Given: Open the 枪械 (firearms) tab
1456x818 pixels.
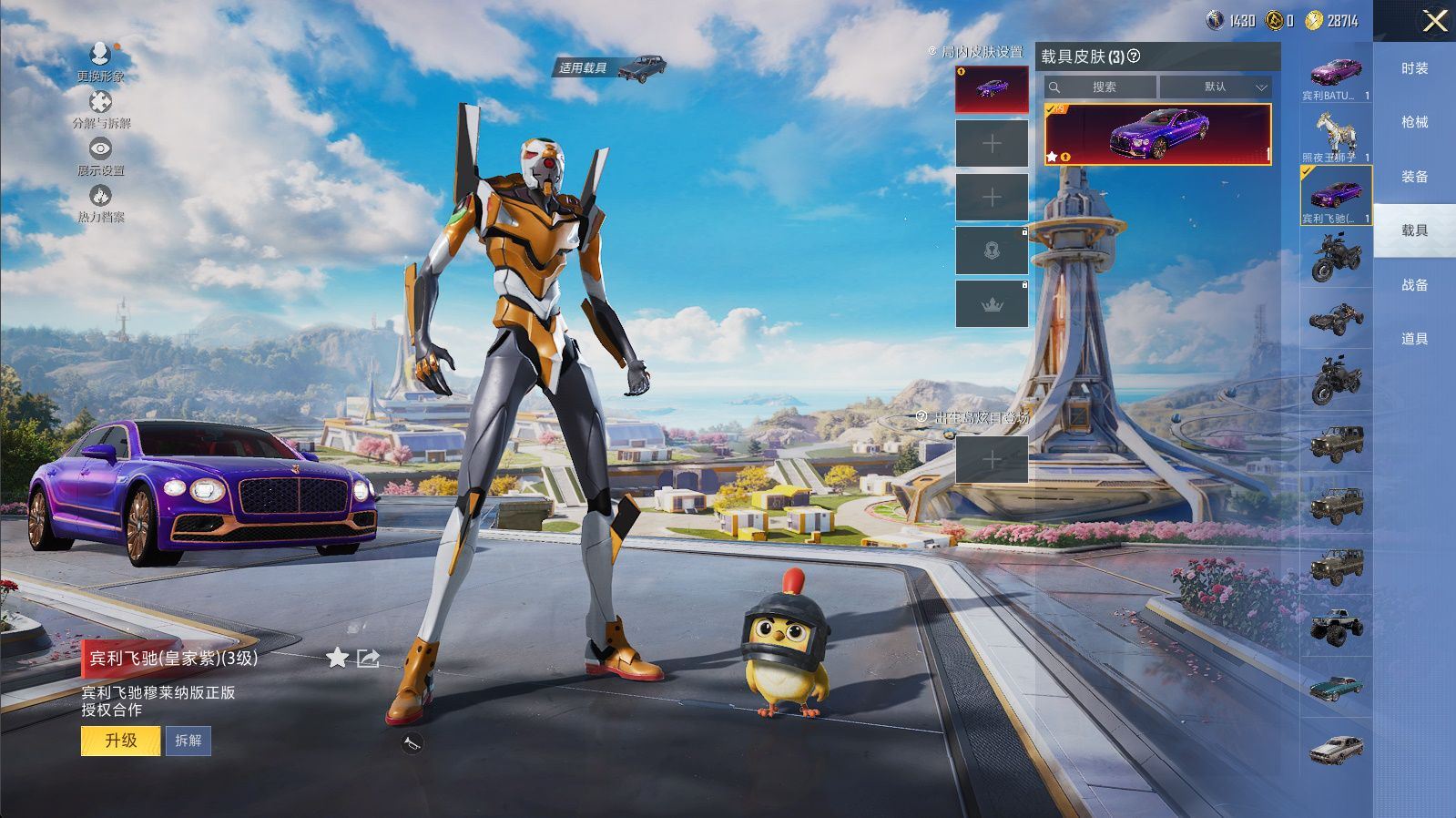Looking at the screenshot, I should coord(1414,122).
